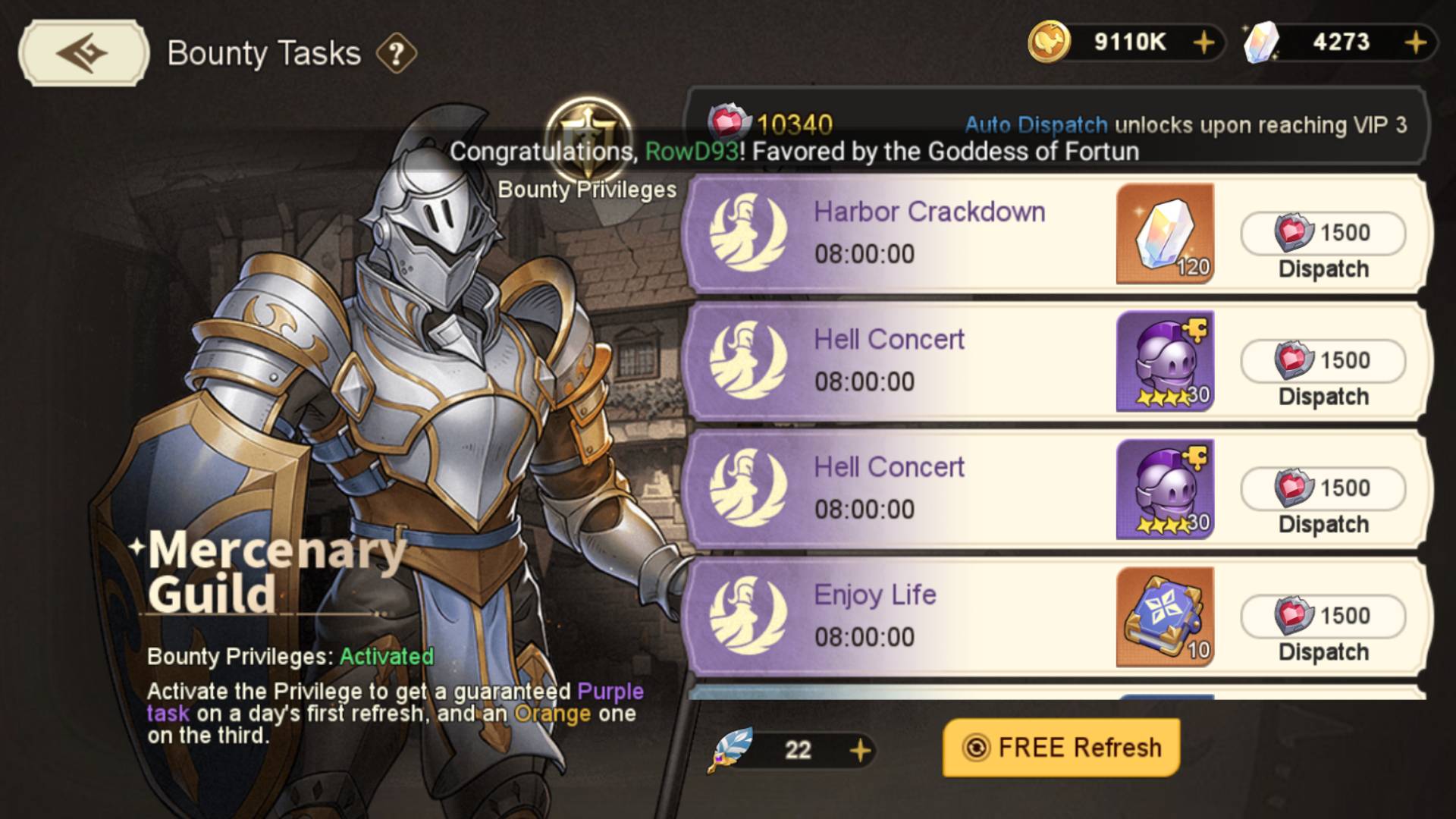The image size is (1456, 819).
Task: Add more gold coins
Action: (1203, 42)
